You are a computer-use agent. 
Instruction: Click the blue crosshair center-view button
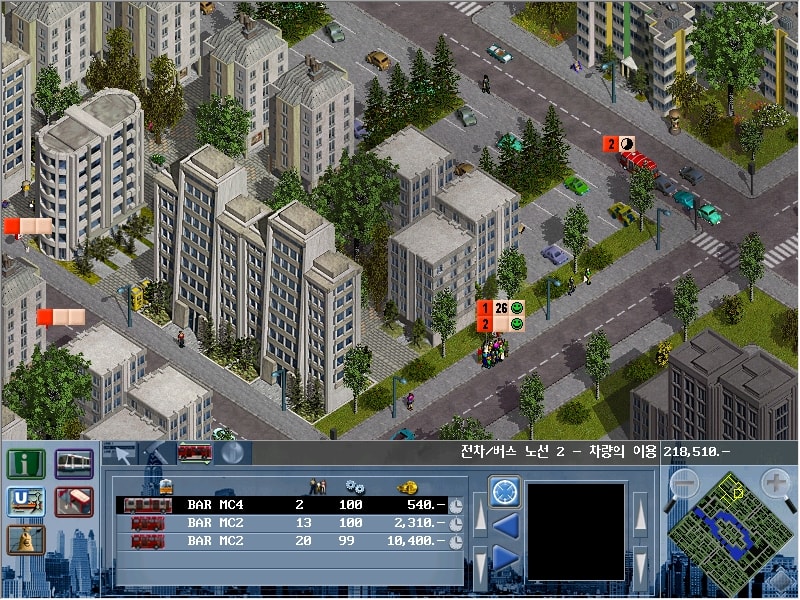[505, 491]
